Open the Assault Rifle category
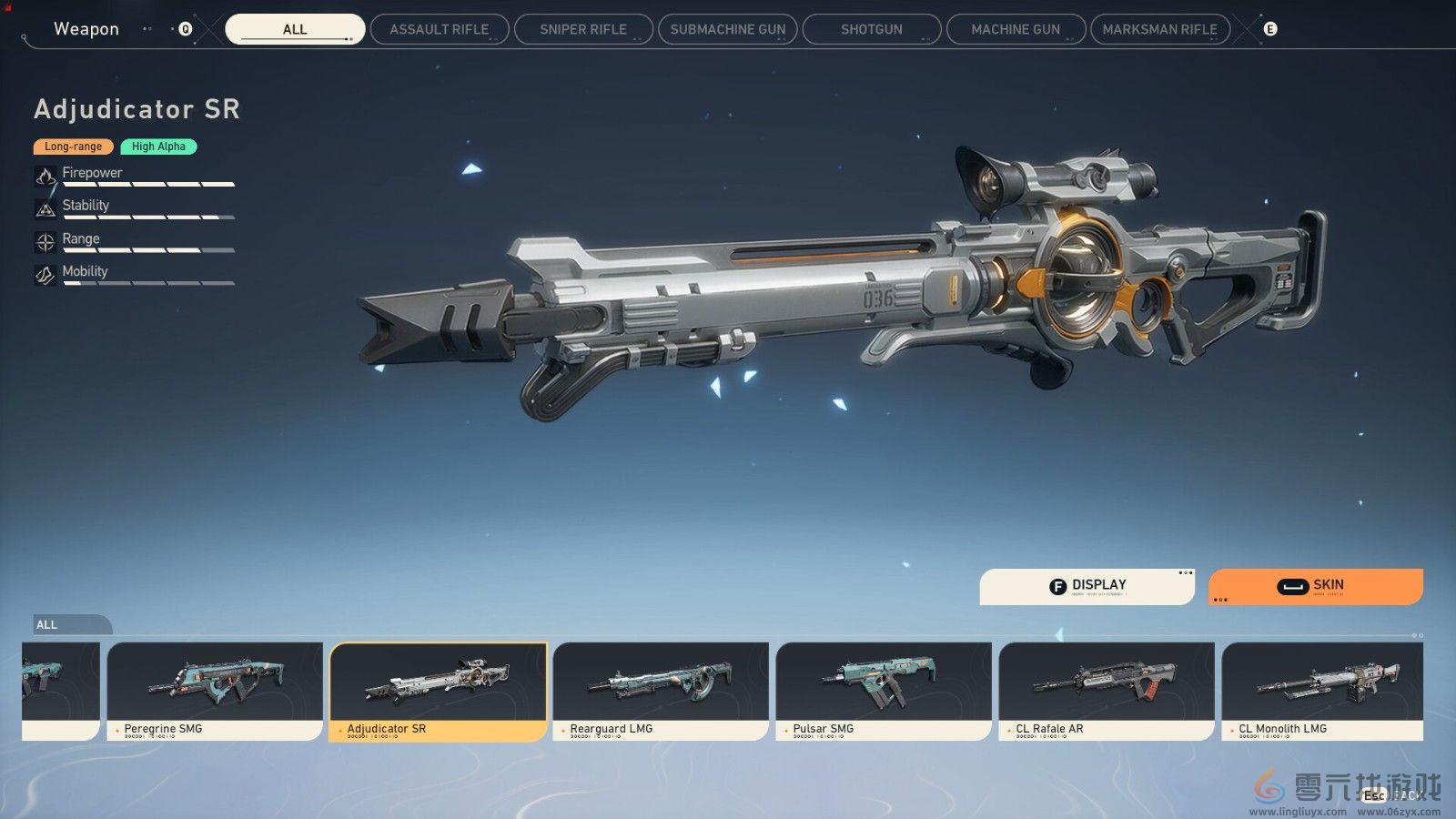This screenshot has width=1456, height=819. coord(439,29)
